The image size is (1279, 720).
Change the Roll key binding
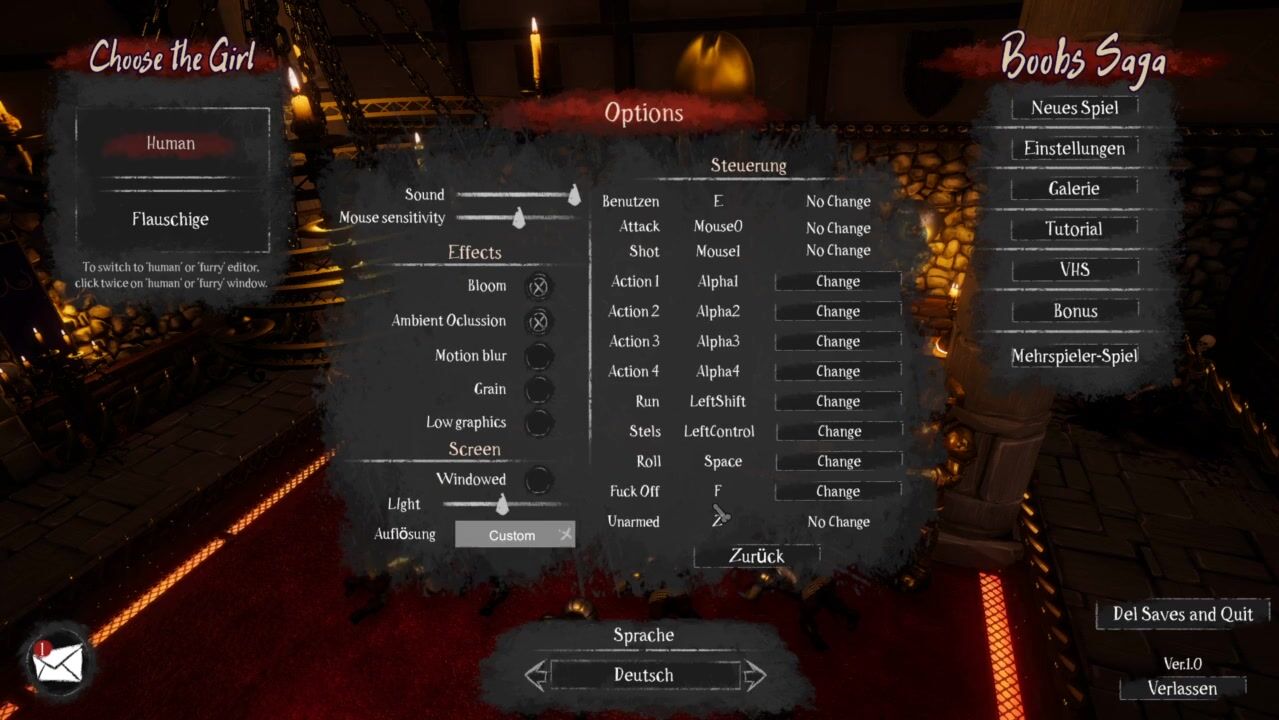838,461
